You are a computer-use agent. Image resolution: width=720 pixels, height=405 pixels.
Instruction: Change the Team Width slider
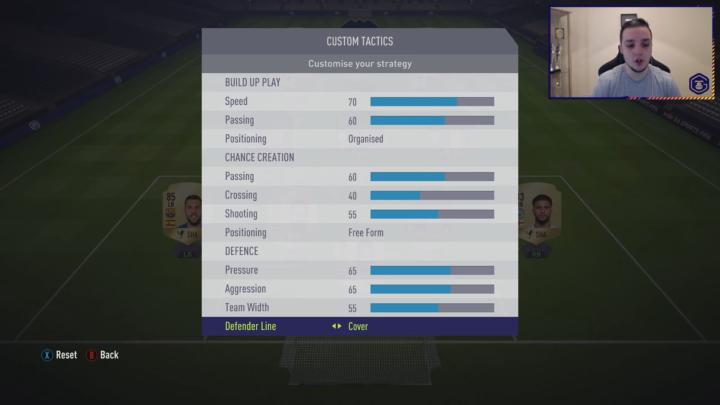(x=432, y=308)
